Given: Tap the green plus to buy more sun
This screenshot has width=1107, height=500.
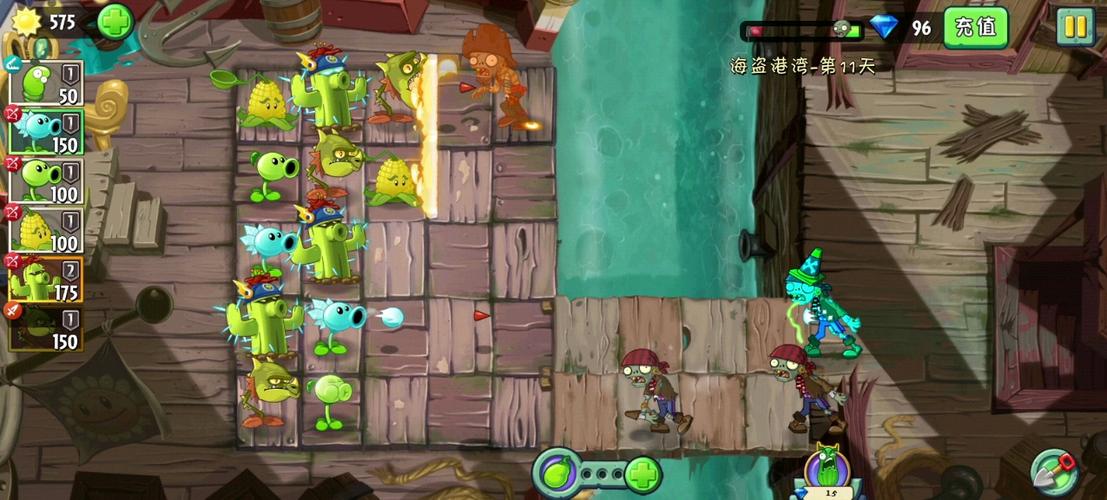Looking at the screenshot, I should click(115, 21).
